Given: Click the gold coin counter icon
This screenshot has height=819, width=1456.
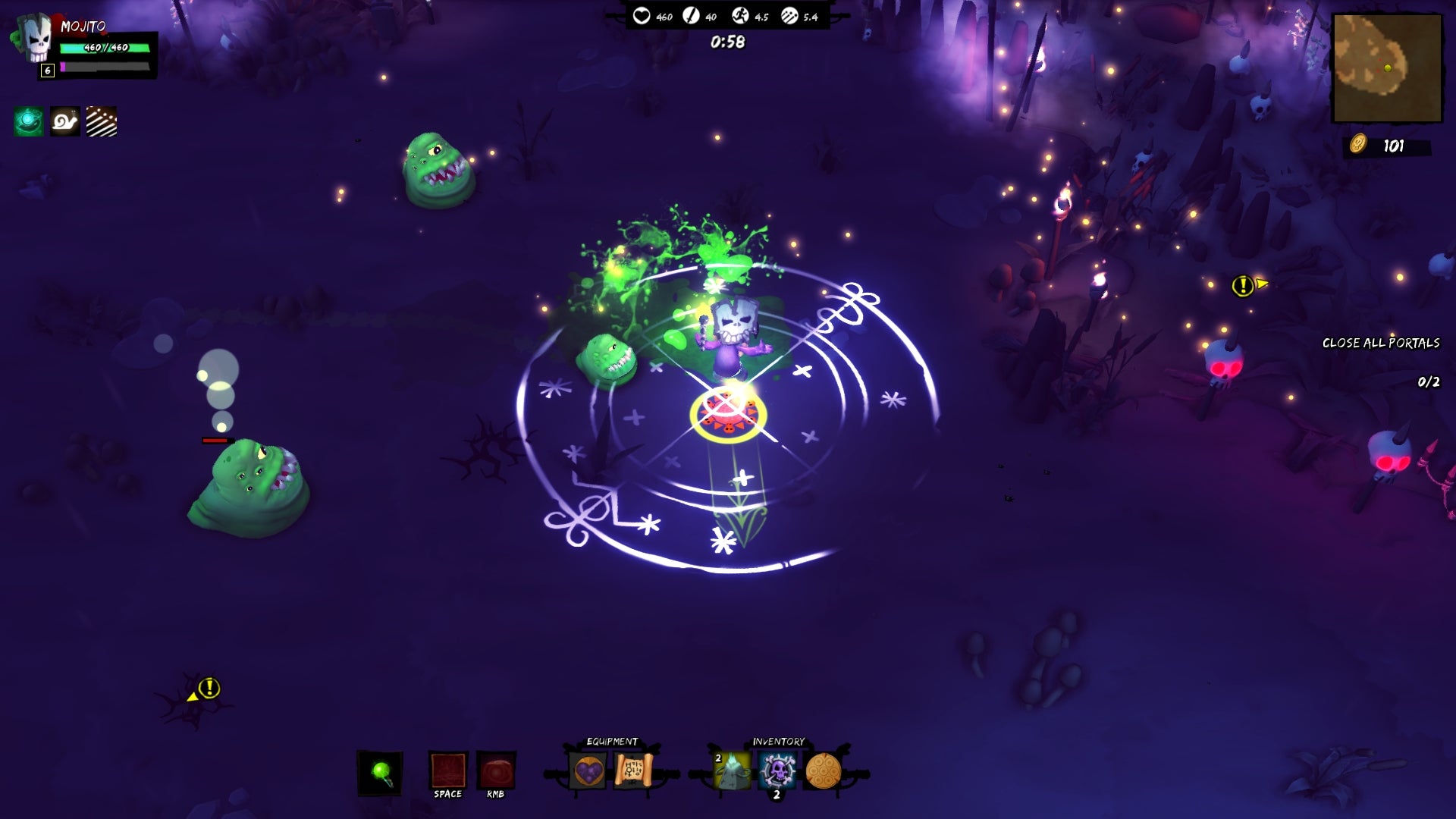Looking at the screenshot, I should [1357, 144].
